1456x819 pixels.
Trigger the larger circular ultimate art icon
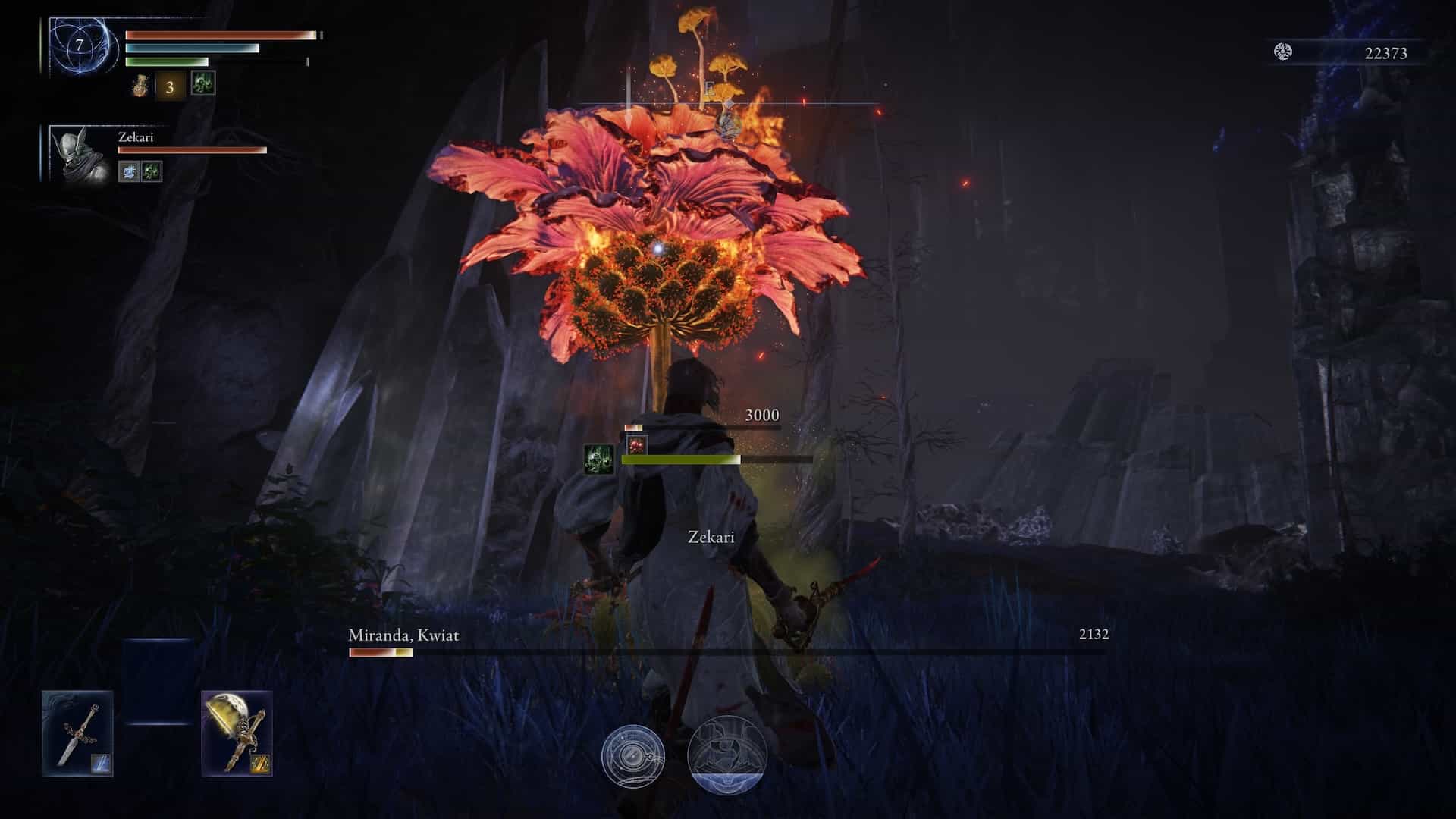coord(727,755)
